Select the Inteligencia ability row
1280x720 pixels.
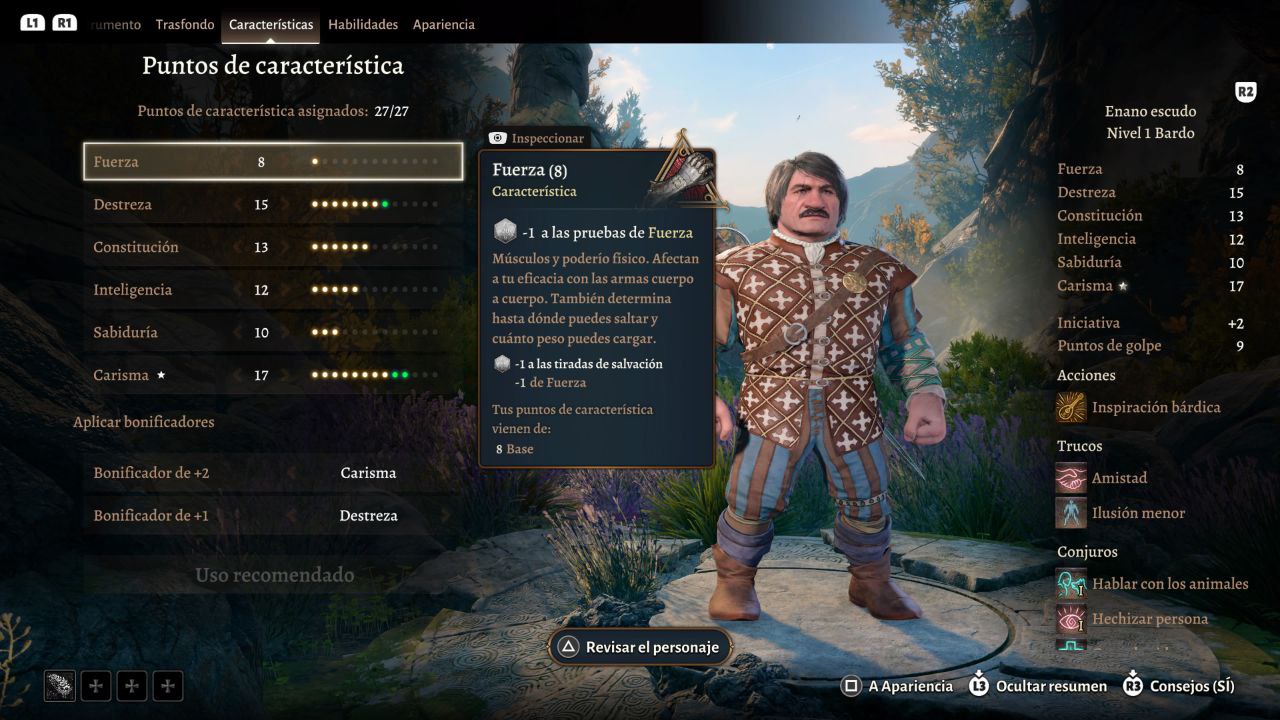point(272,290)
